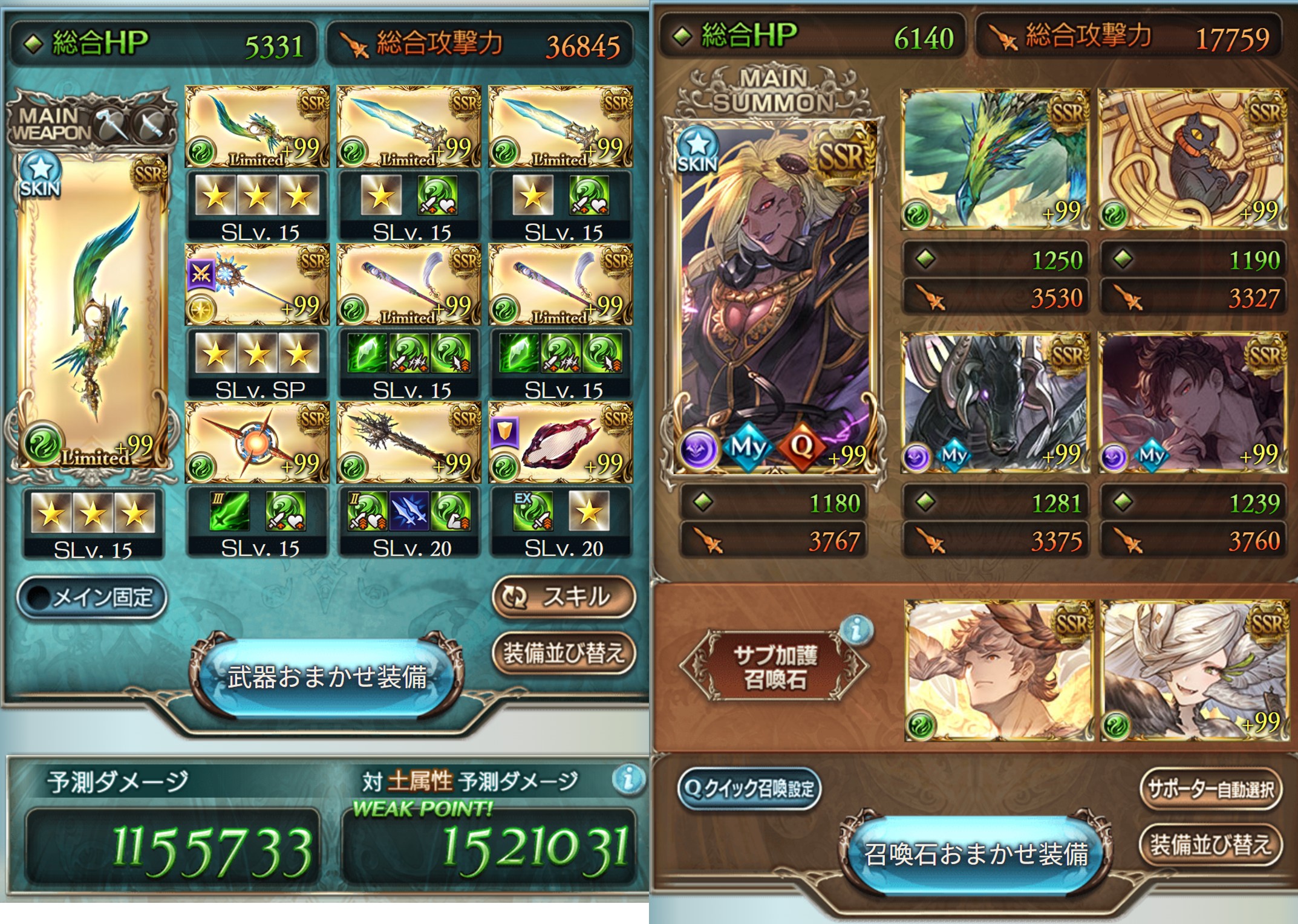Choose the black horse summon card
The height and width of the screenshot is (924, 1298).
coord(995,403)
